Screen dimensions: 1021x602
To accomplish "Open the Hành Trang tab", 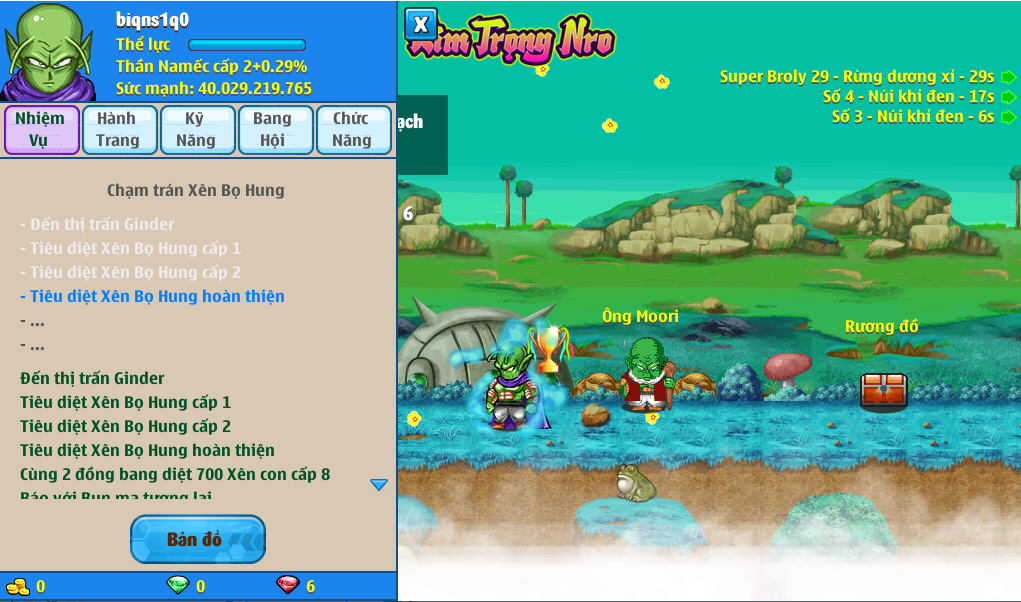I will [x=119, y=130].
